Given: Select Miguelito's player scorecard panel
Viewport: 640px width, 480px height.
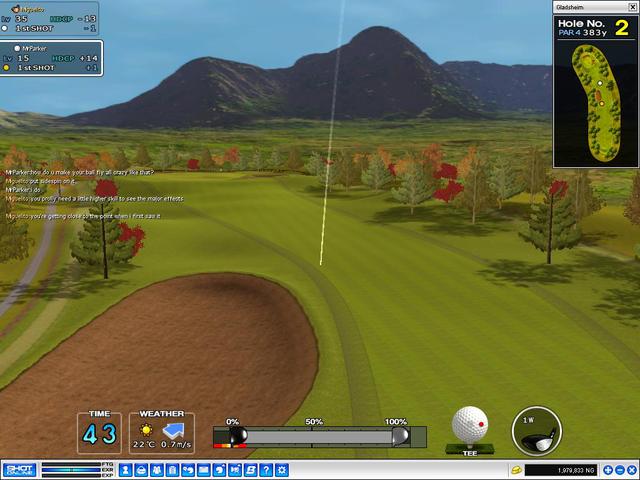Looking at the screenshot, I should (x=50, y=18).
